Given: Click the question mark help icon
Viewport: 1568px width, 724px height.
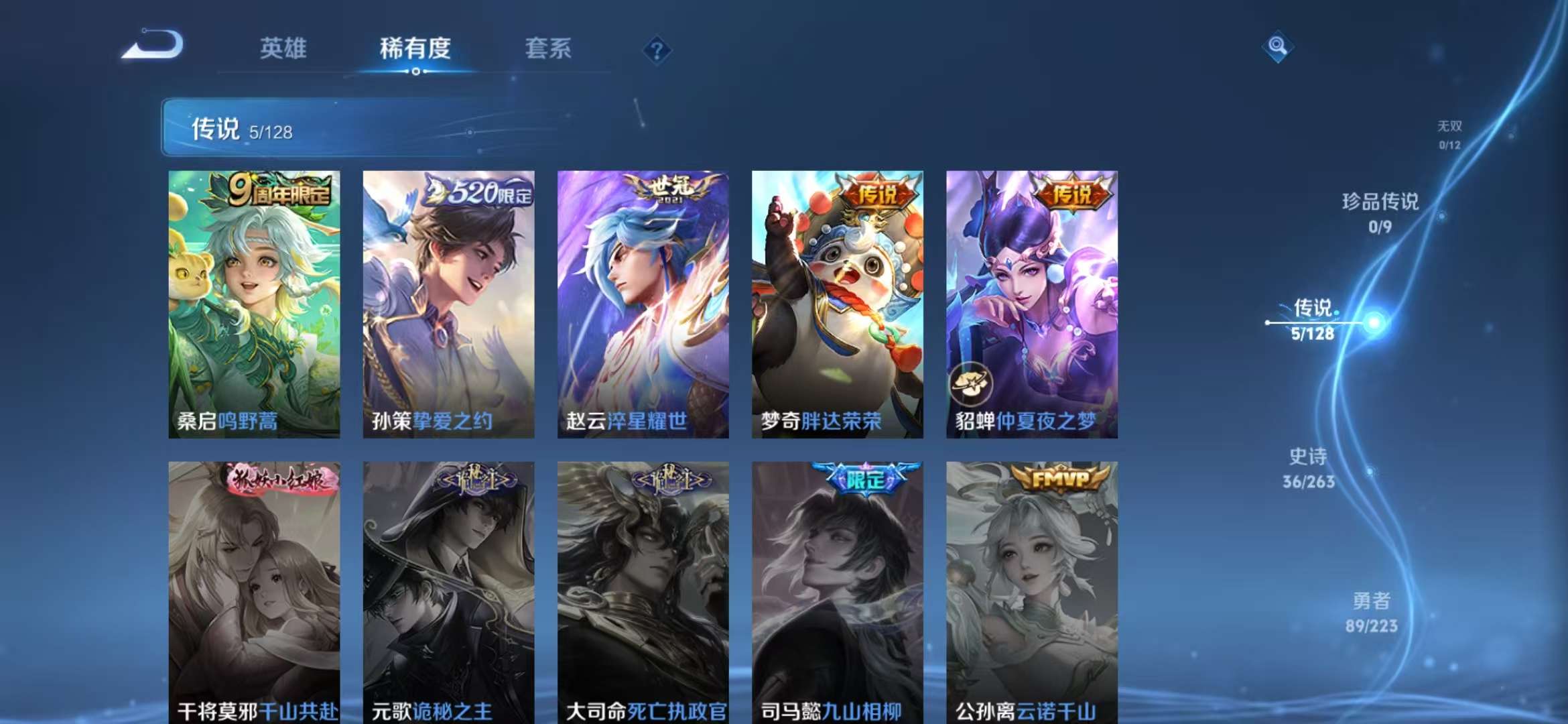Looking at the screenshot, I should pyautogui.click(x=657, y=50).
